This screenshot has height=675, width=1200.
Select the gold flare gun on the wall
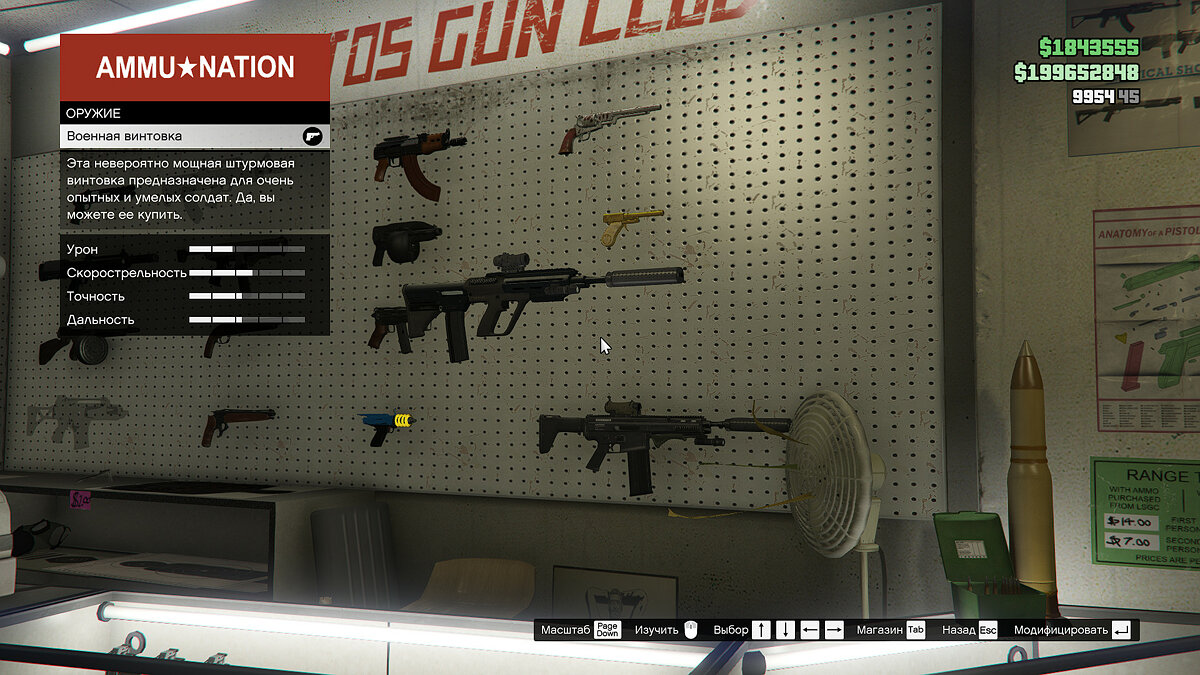[630, 226]
